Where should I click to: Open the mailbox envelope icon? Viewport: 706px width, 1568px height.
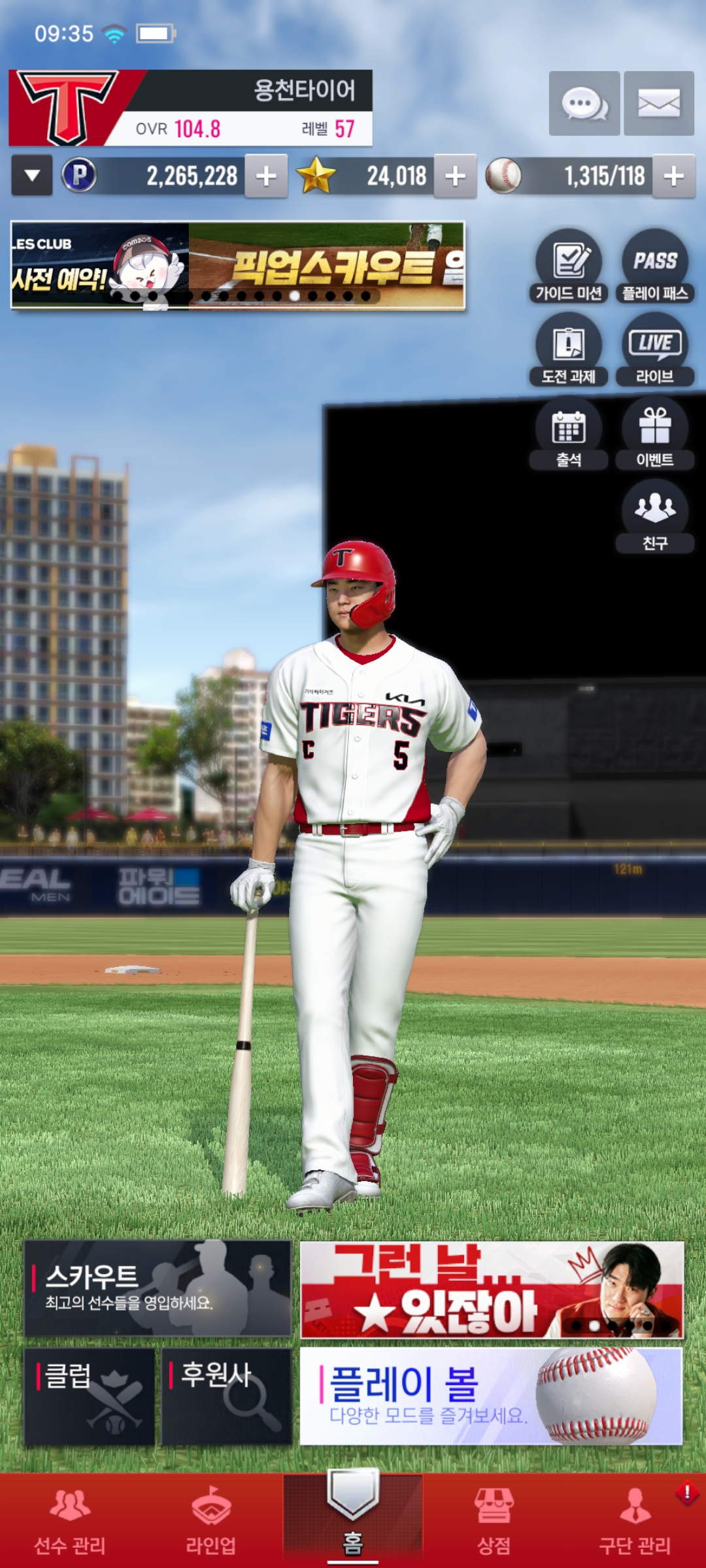pyautogui.click(x=658, y=103)
